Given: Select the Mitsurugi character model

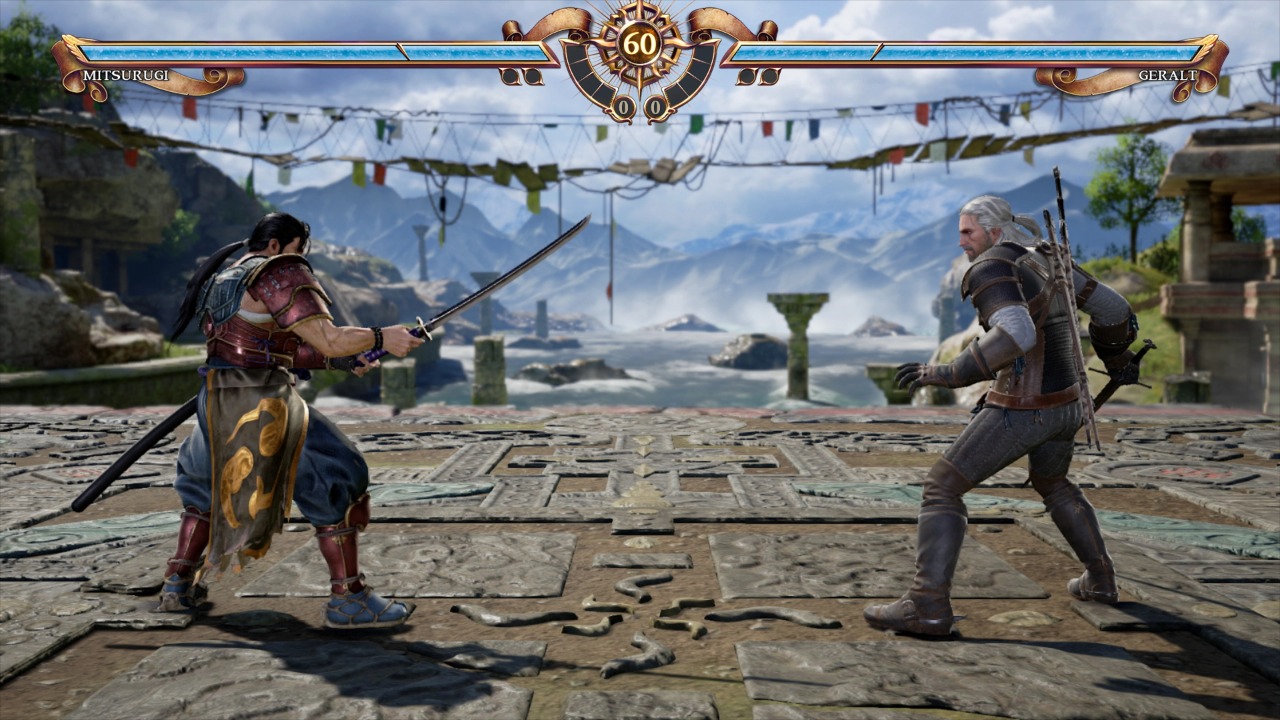Looking at the screenshot, I should point(270,400).
